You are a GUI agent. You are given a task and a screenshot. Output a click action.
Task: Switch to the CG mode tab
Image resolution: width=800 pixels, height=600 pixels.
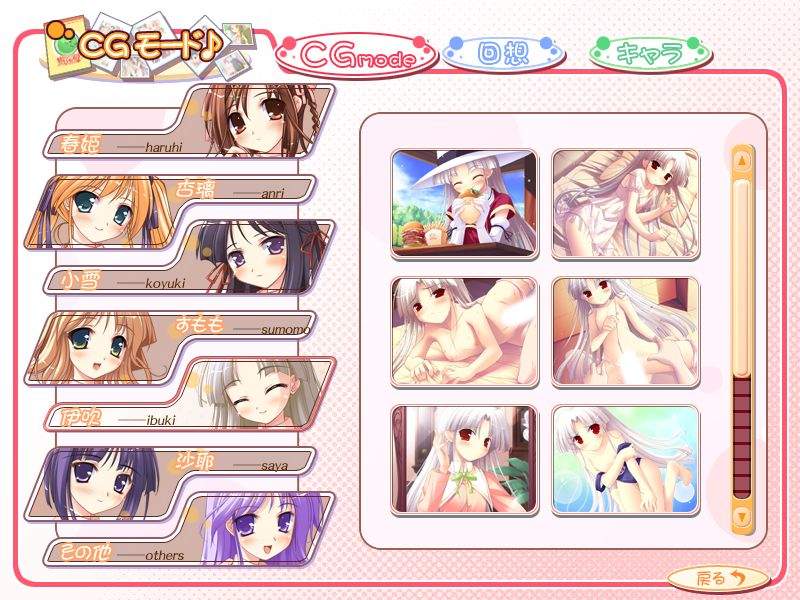(x=356, y=56)
